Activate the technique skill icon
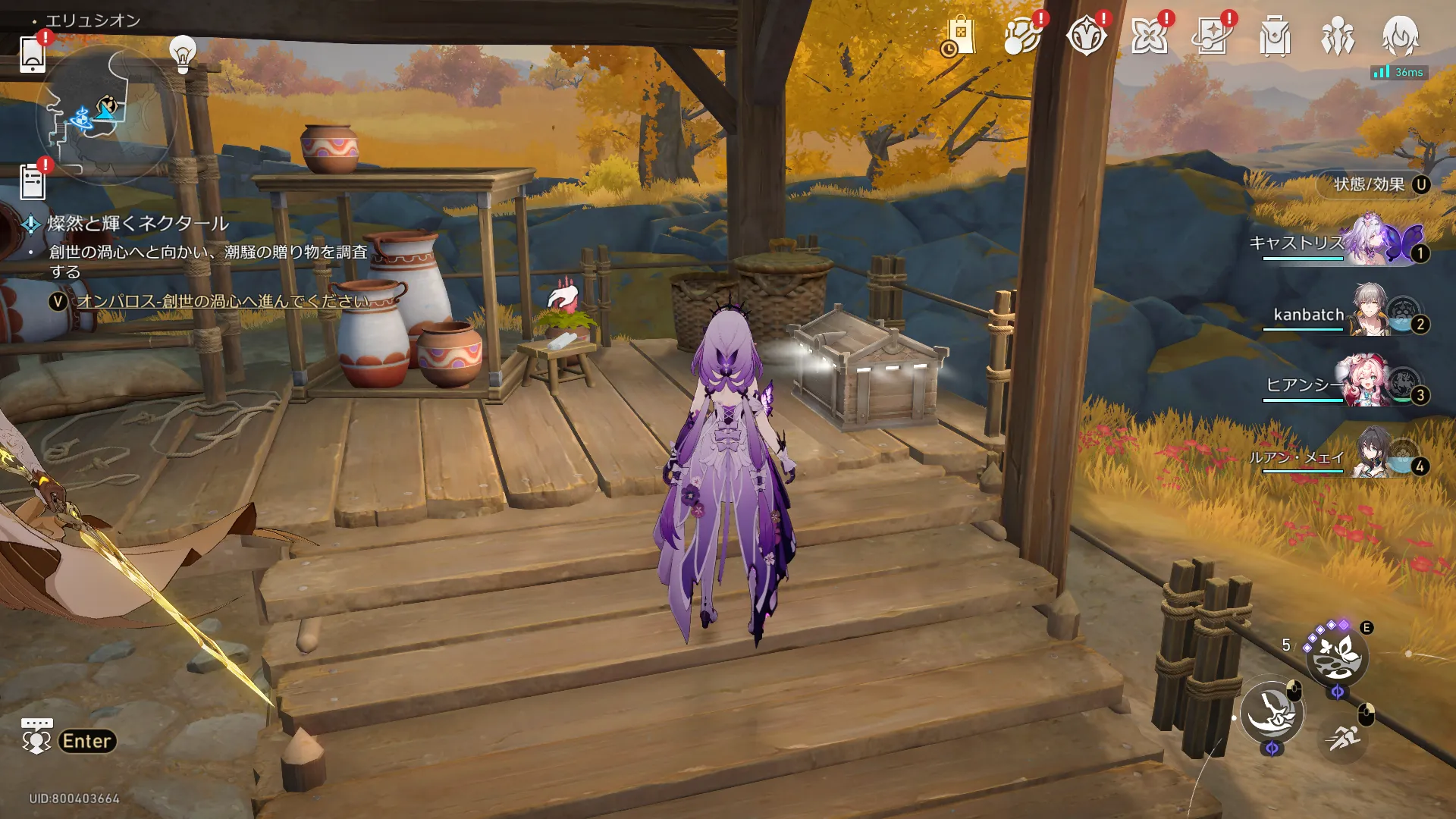The width and height of the screenshot is (1456, 819). (1337, 657)
